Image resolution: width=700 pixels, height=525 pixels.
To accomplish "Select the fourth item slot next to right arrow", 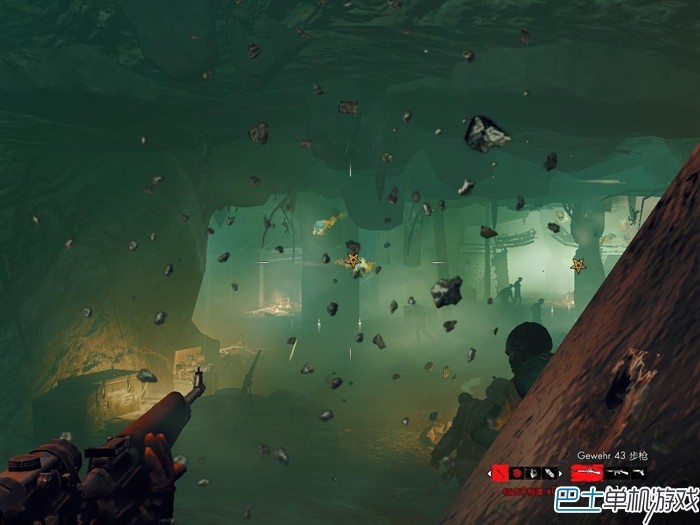I will [x=549, y=473].
